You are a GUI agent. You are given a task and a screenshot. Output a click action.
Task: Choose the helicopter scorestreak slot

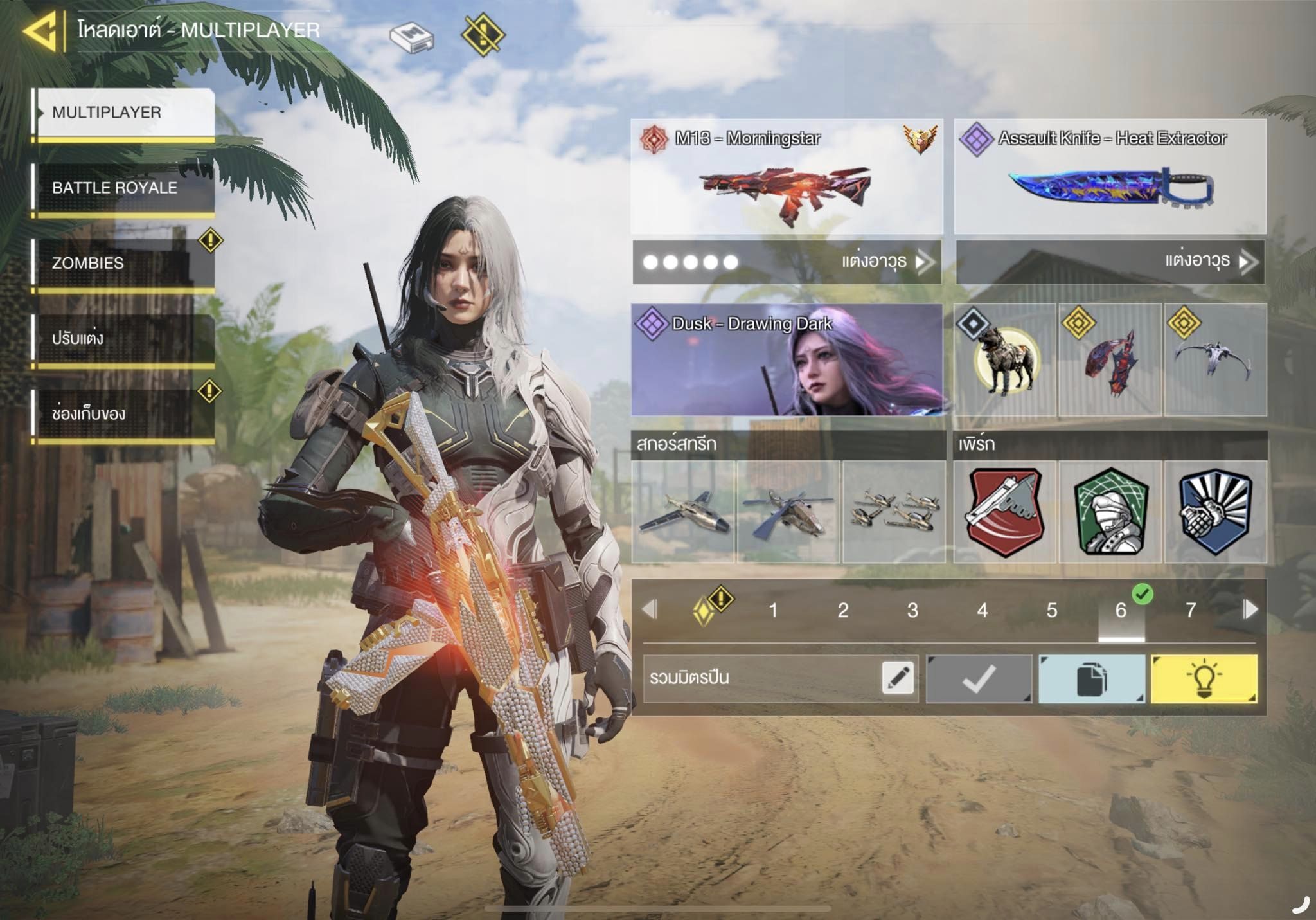788,512
